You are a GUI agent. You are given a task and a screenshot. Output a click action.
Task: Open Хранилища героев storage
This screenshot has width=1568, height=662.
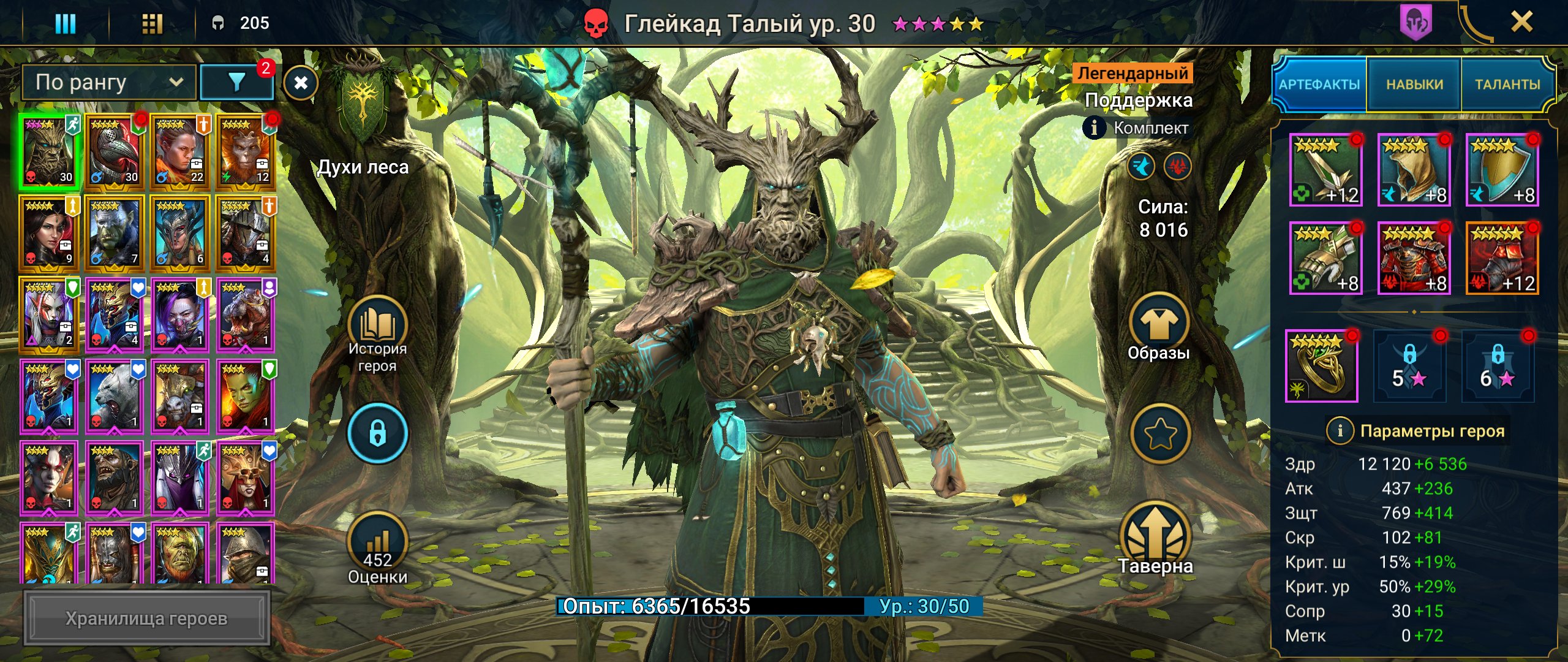point(146,618)
